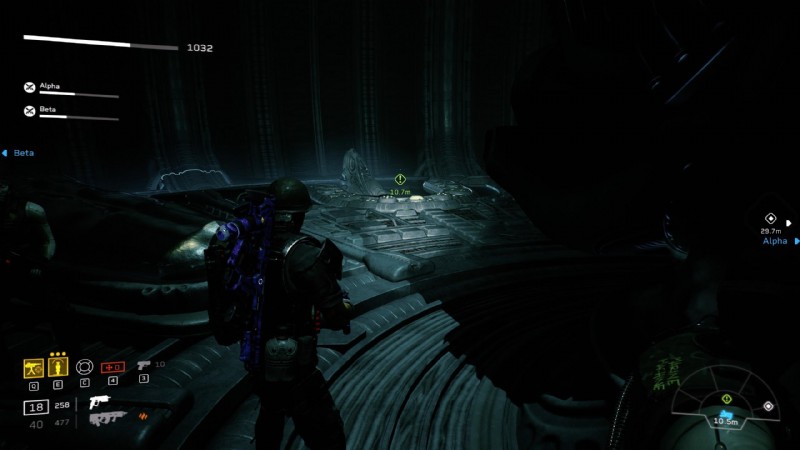
Task: Use the yellow ability with three charge dots
Action: point(57,367)
